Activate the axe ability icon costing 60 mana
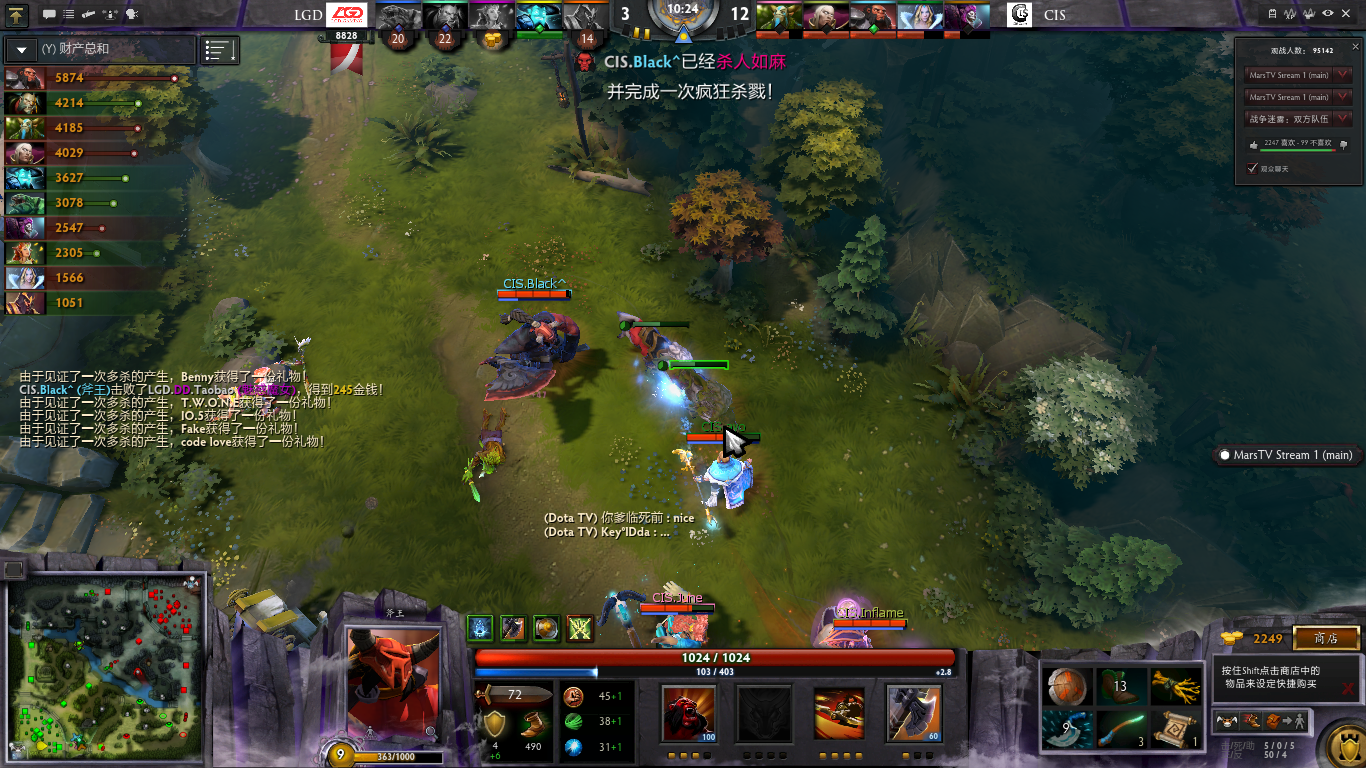 coord(913,714)
